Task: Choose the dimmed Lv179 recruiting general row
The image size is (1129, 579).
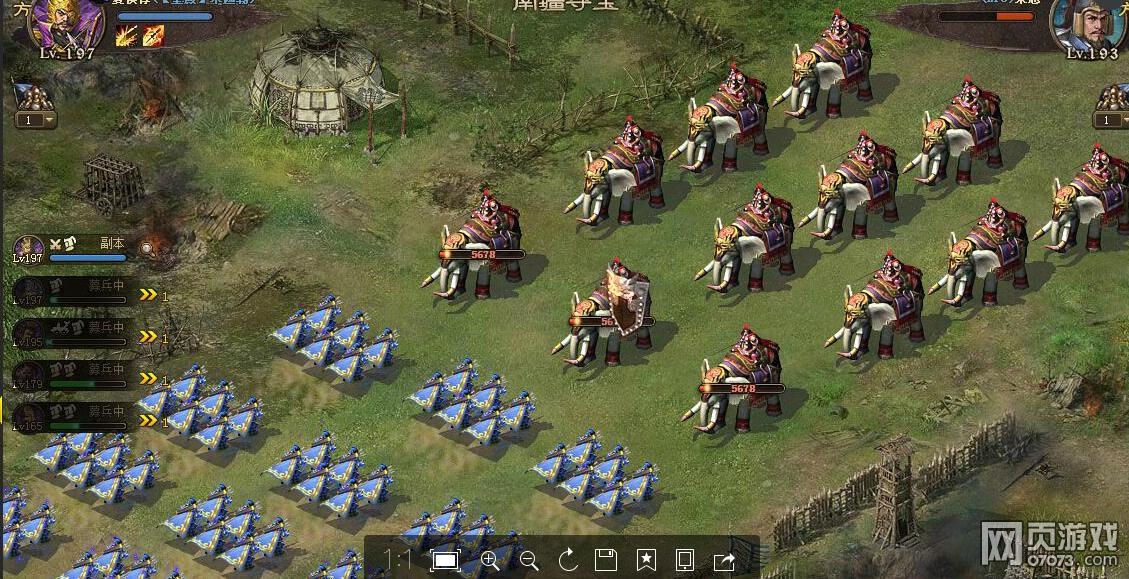Action: point(70,375)
